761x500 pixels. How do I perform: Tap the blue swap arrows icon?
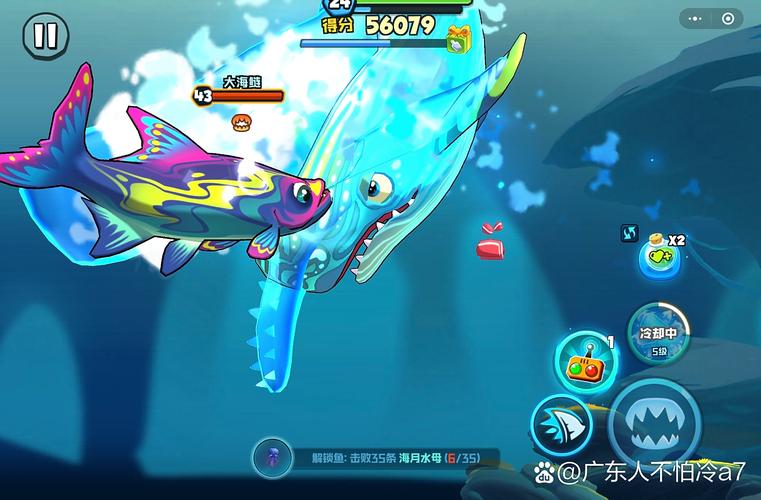coord(630,232)
